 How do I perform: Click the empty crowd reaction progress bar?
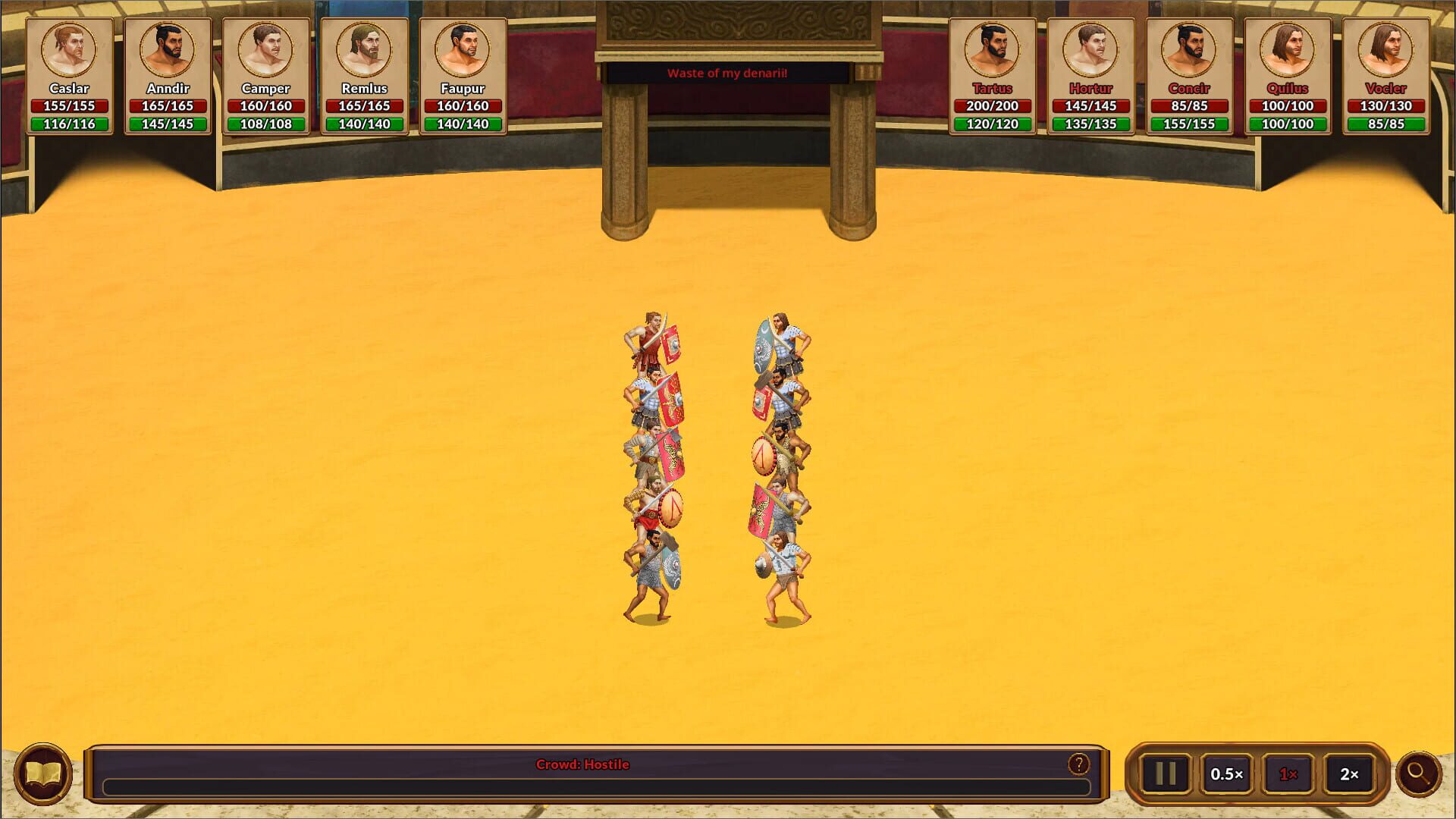pyautogui.click(x=584, y=786)
